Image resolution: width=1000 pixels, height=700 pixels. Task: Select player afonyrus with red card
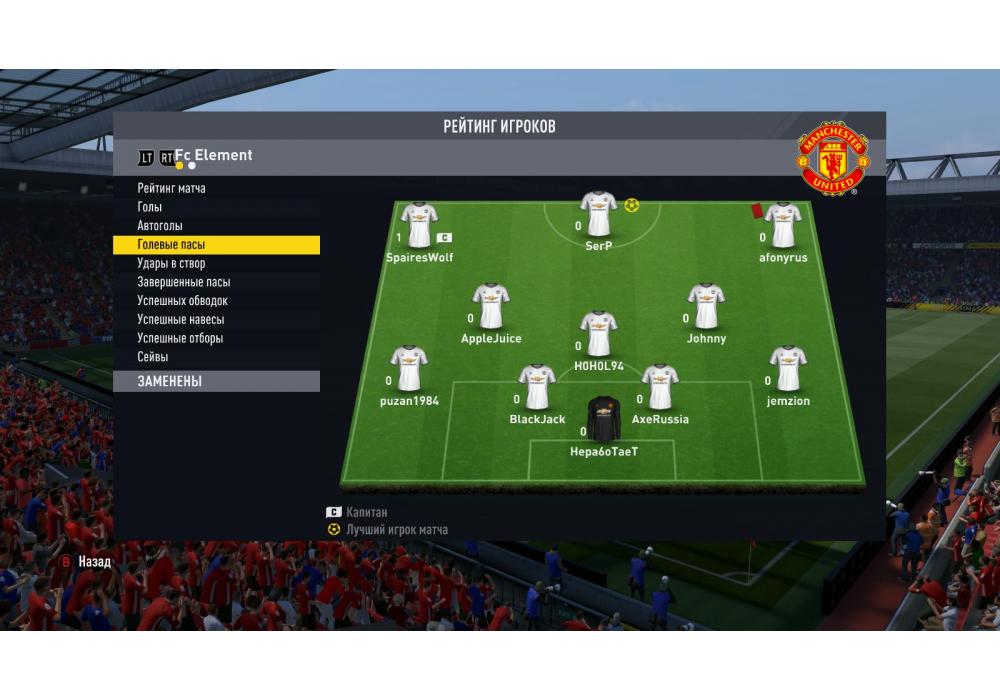pyautogui.click(x=782, y=225)
